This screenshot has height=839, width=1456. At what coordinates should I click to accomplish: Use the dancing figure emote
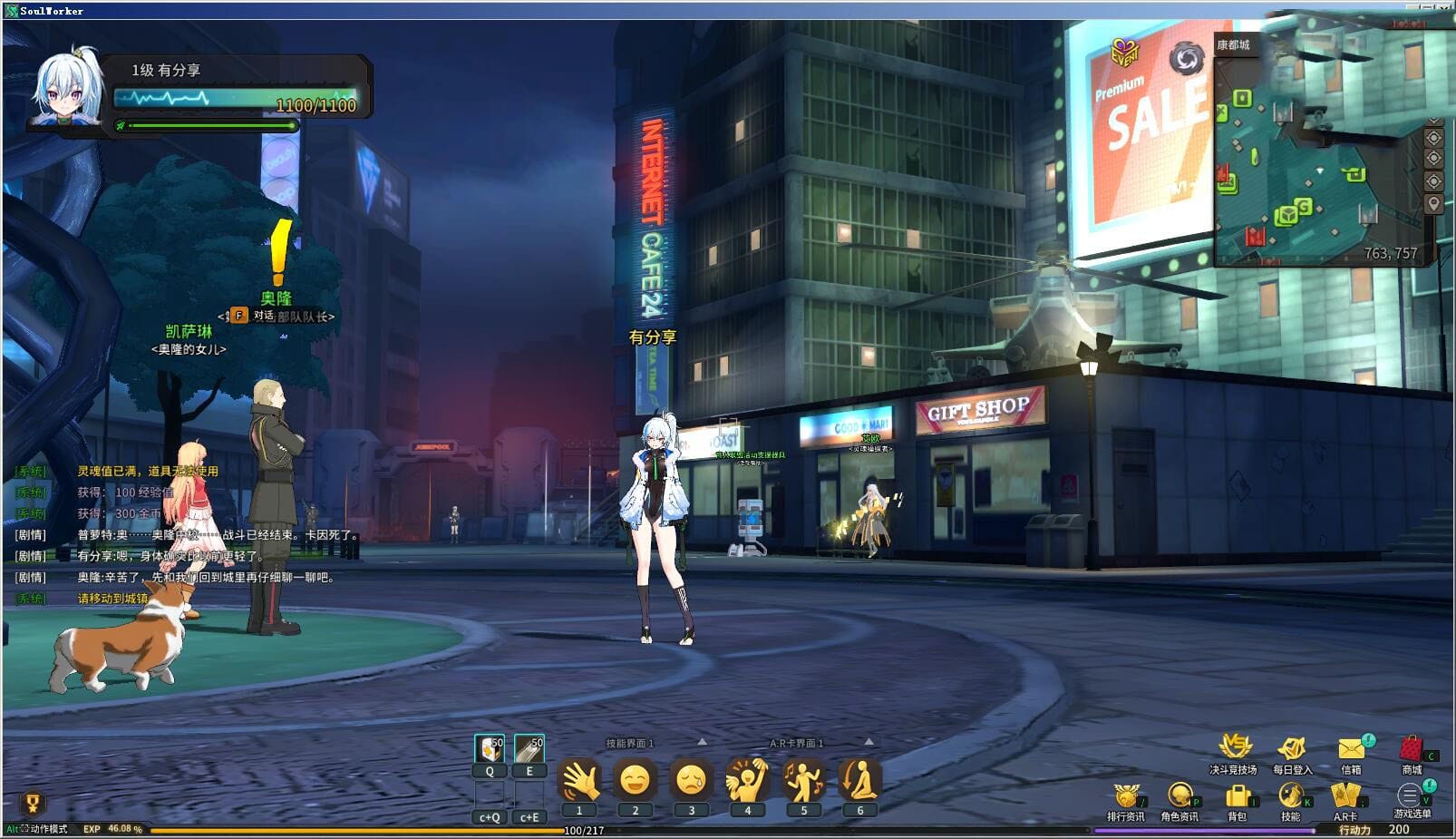tap(803, 780)
